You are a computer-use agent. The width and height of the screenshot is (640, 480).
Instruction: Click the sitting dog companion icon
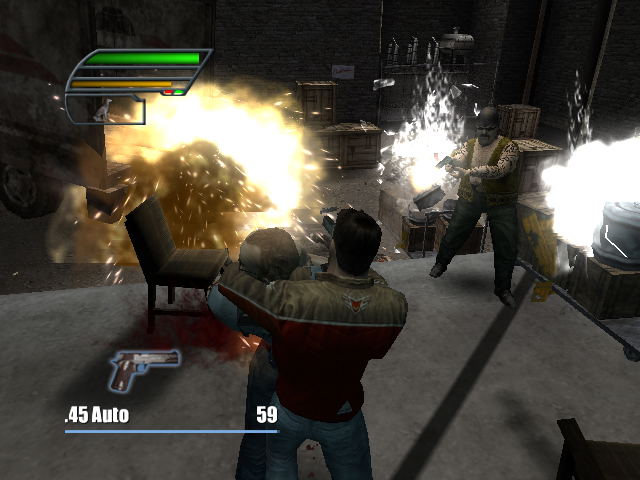[101, 112]
